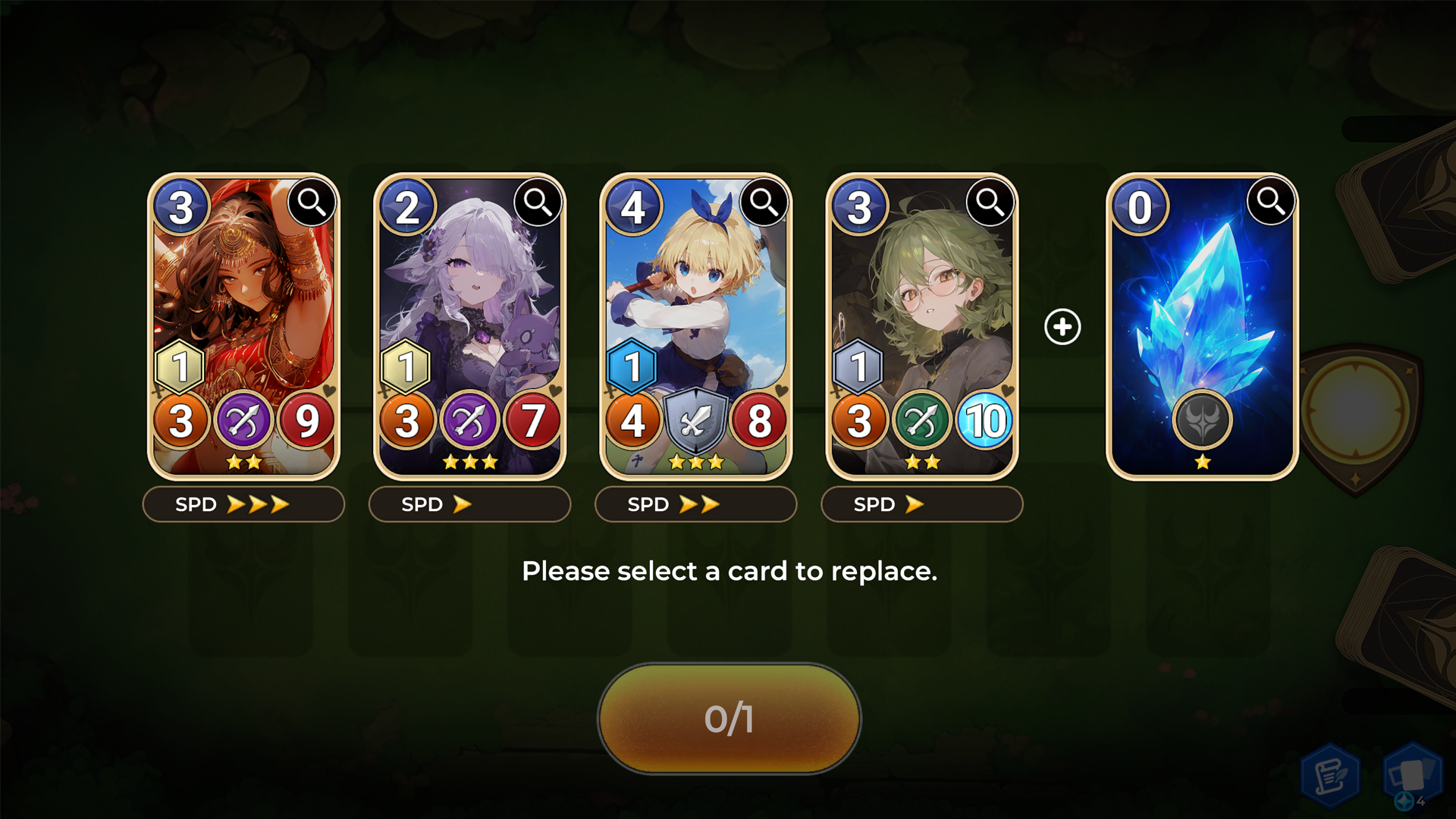The height and width of the screenshot is (819, 1456).
Task: Select the green-haired girl with glasses card
Action: click(x=921, y=303)
